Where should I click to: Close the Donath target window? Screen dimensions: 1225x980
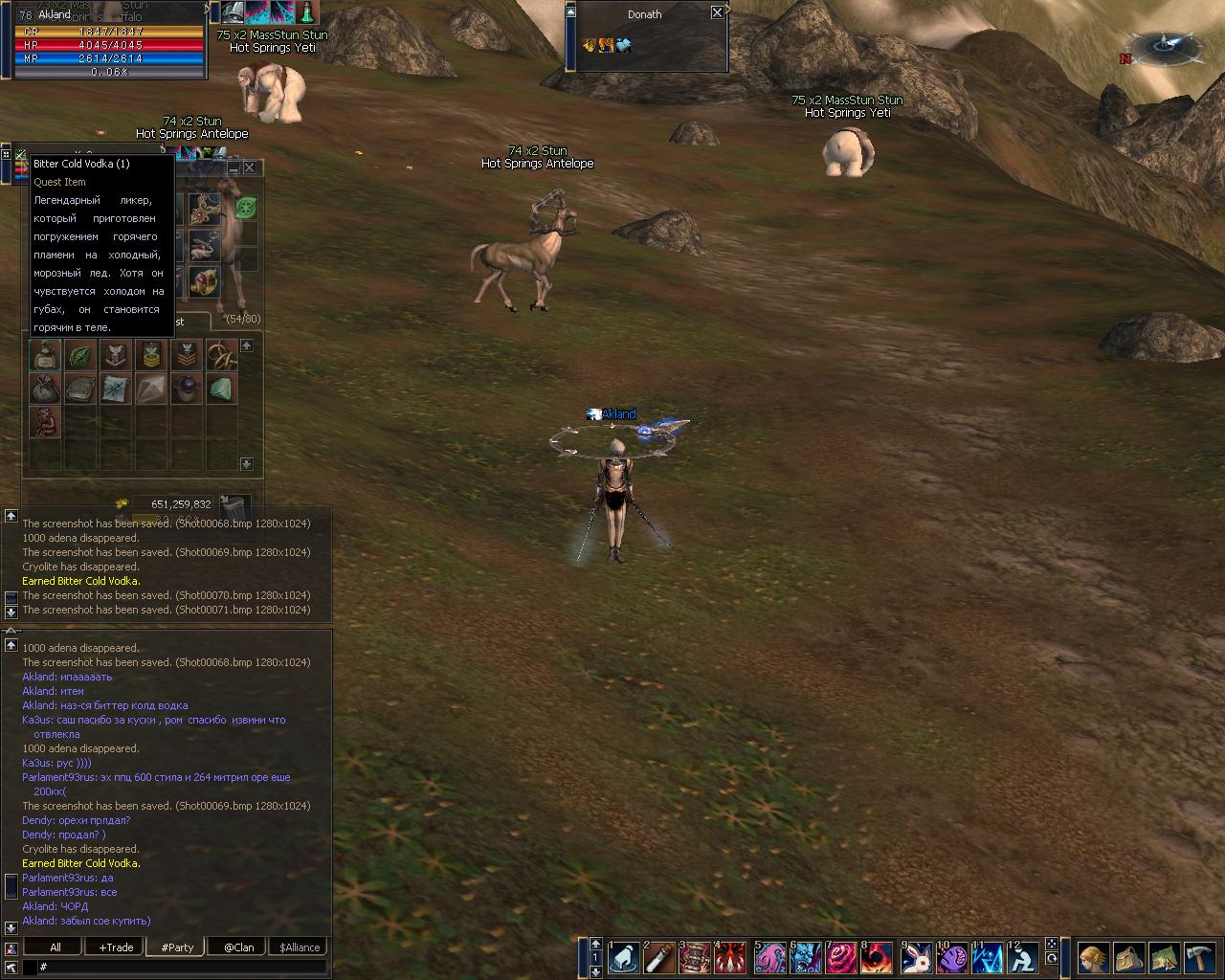[x=717, y=12]
